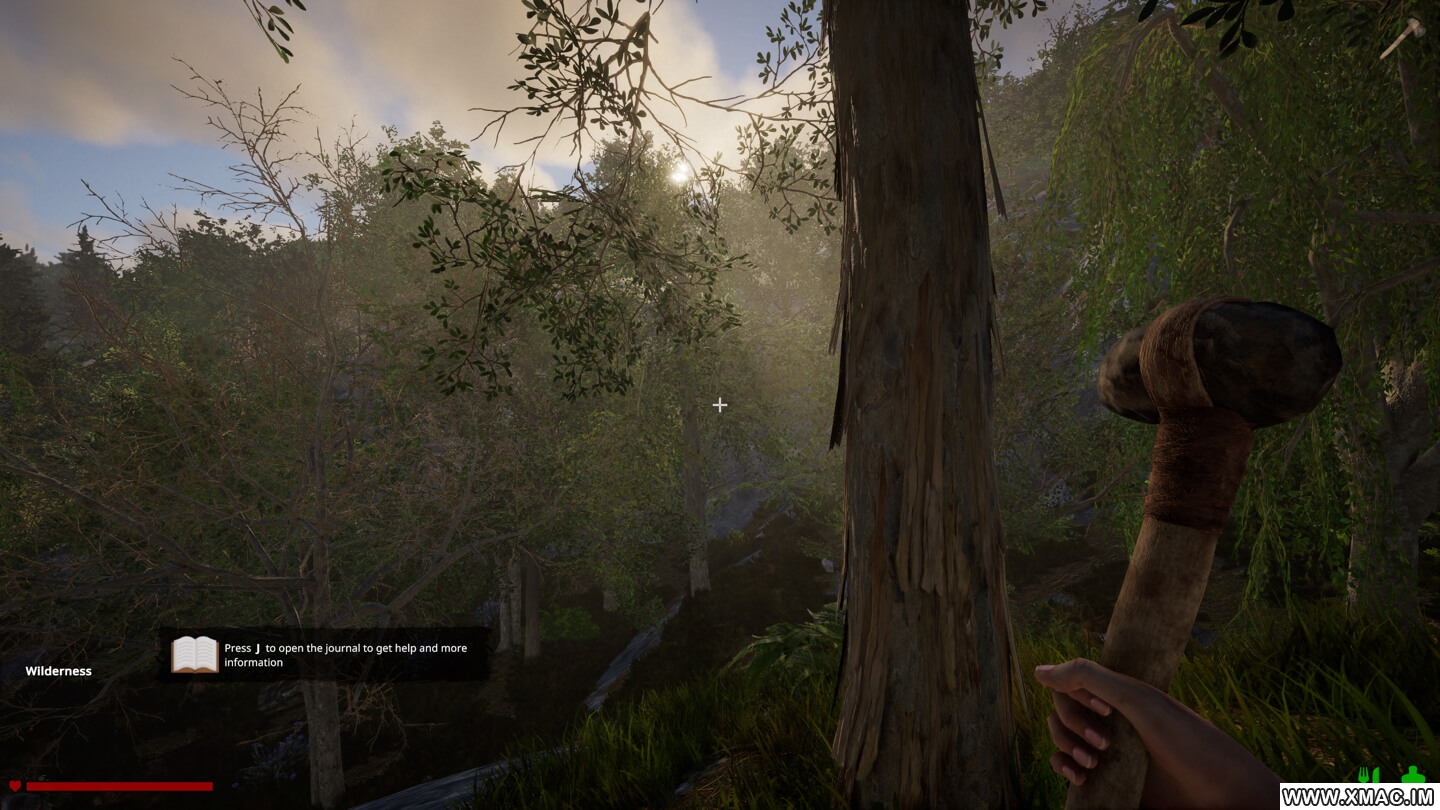Click the open book journal icon

click(195, 655)
